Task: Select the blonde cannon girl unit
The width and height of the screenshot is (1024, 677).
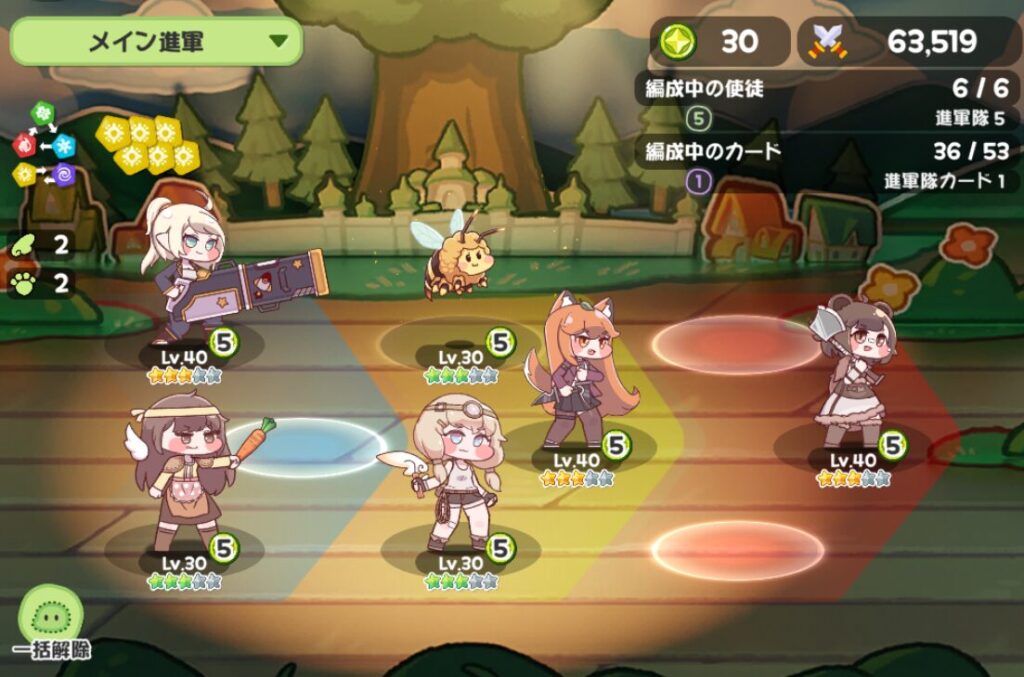Action: 188,270
